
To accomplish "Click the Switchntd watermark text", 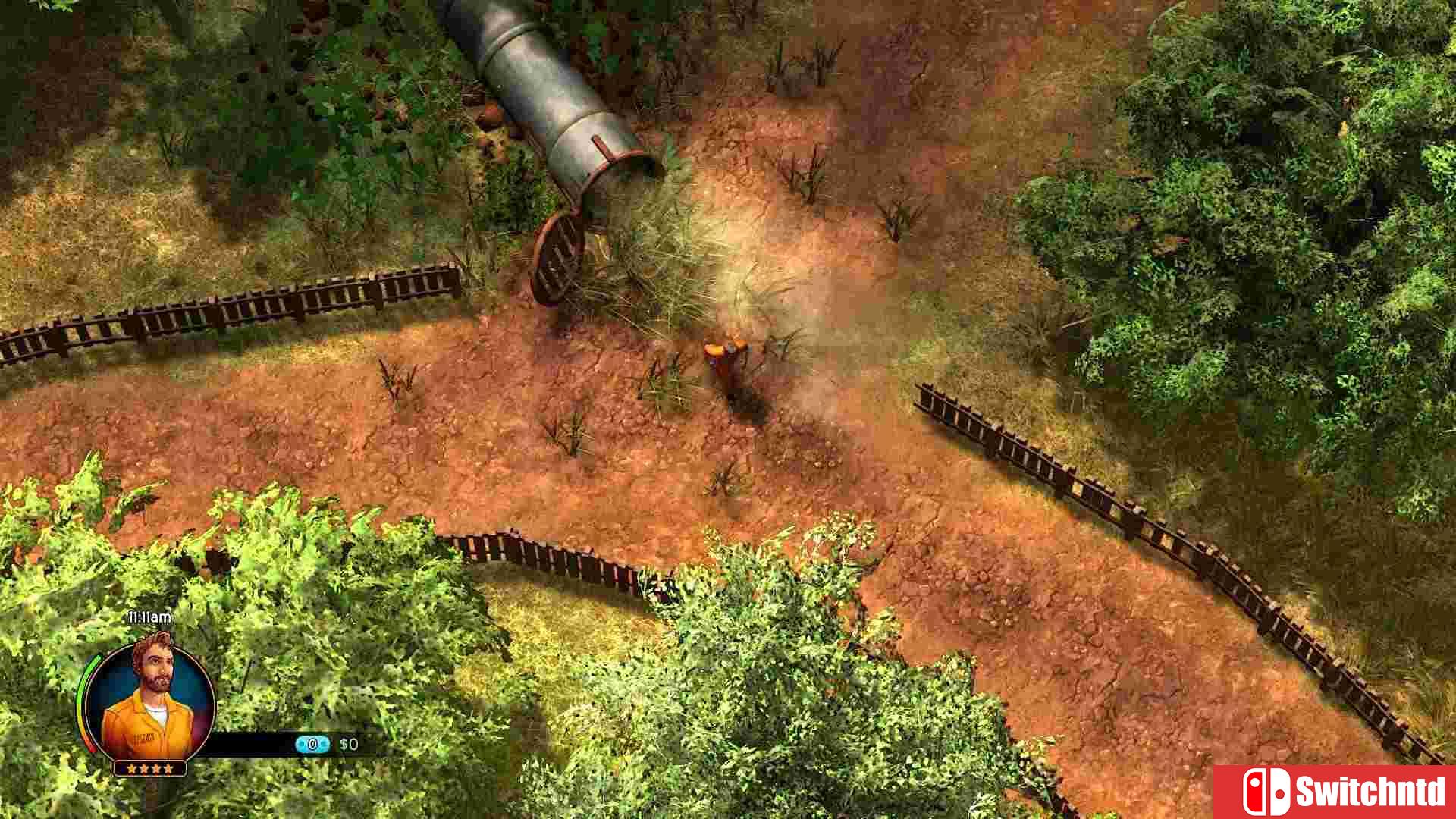I will 1373,790.
